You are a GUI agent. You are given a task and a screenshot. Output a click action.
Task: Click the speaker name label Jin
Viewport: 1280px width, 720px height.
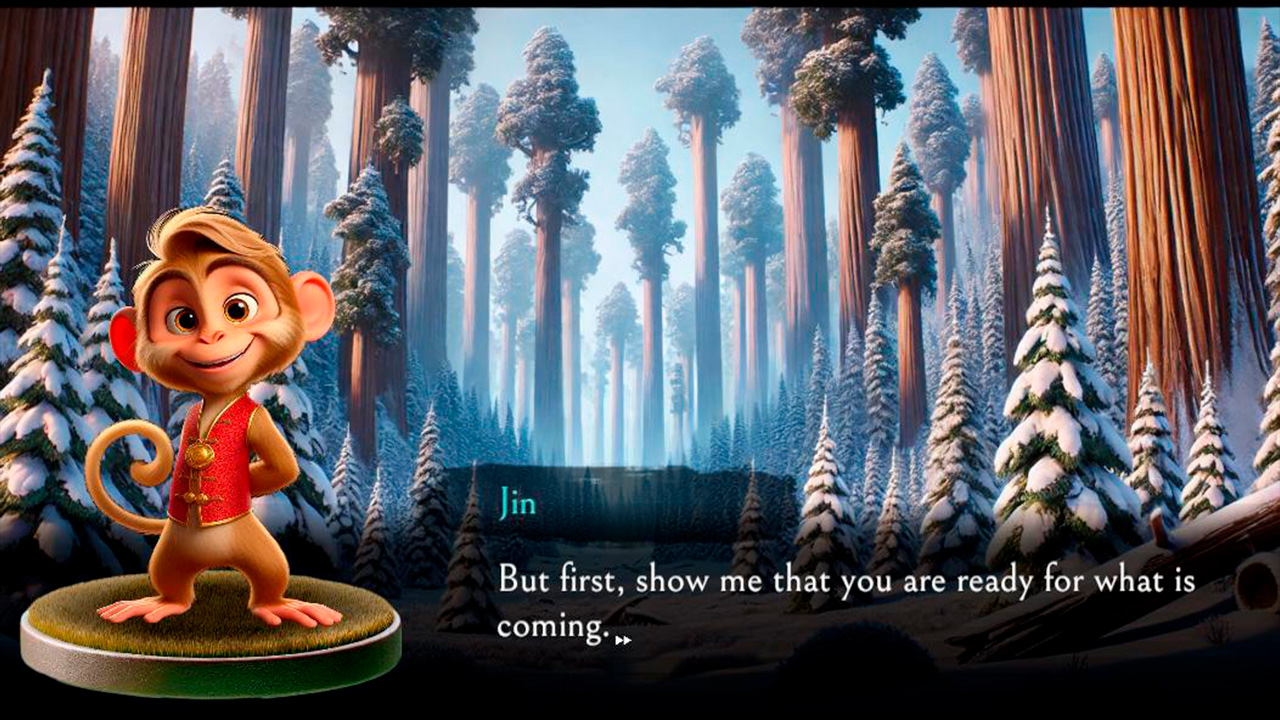pyautogui.click(x=519, y=505)
